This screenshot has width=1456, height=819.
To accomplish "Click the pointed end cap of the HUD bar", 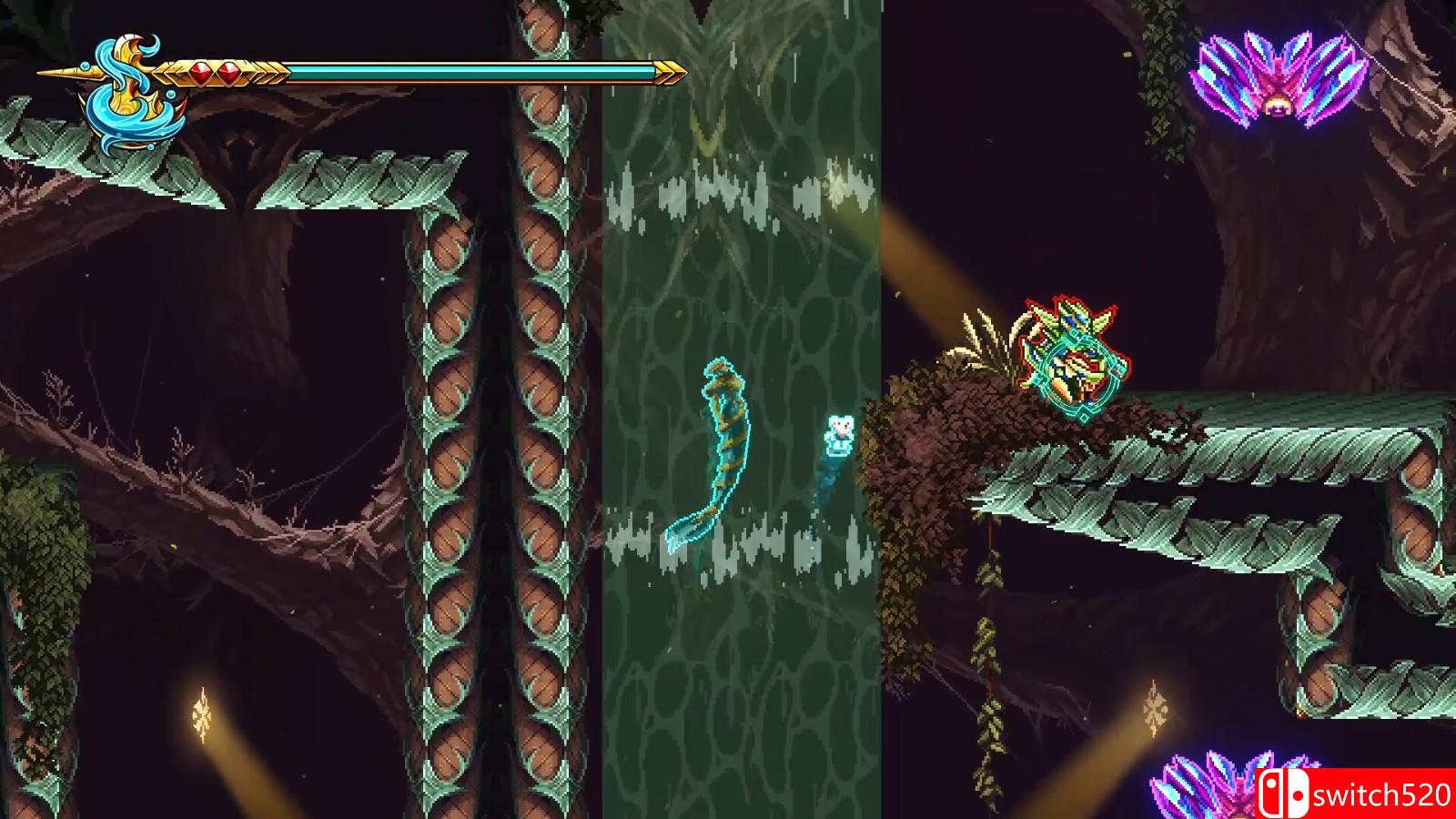I will [671, 70].
